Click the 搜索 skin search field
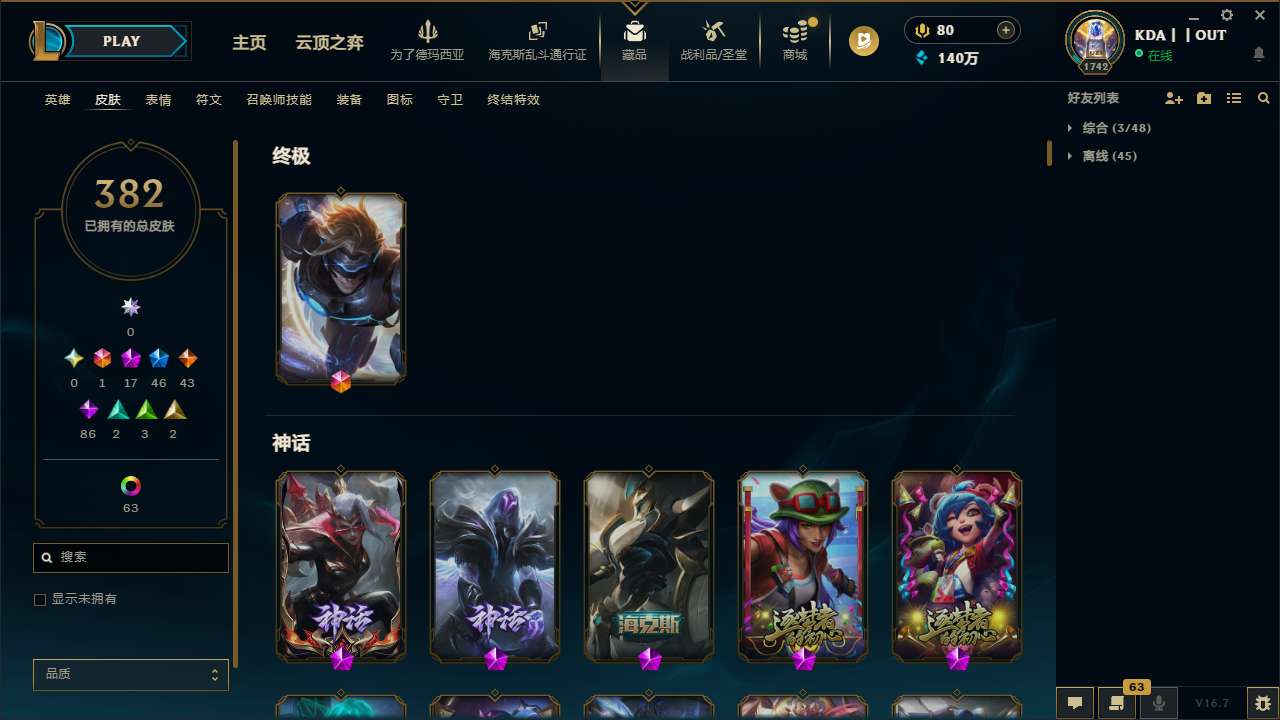This screenshot has height=720, width=1280. [130, 557]
